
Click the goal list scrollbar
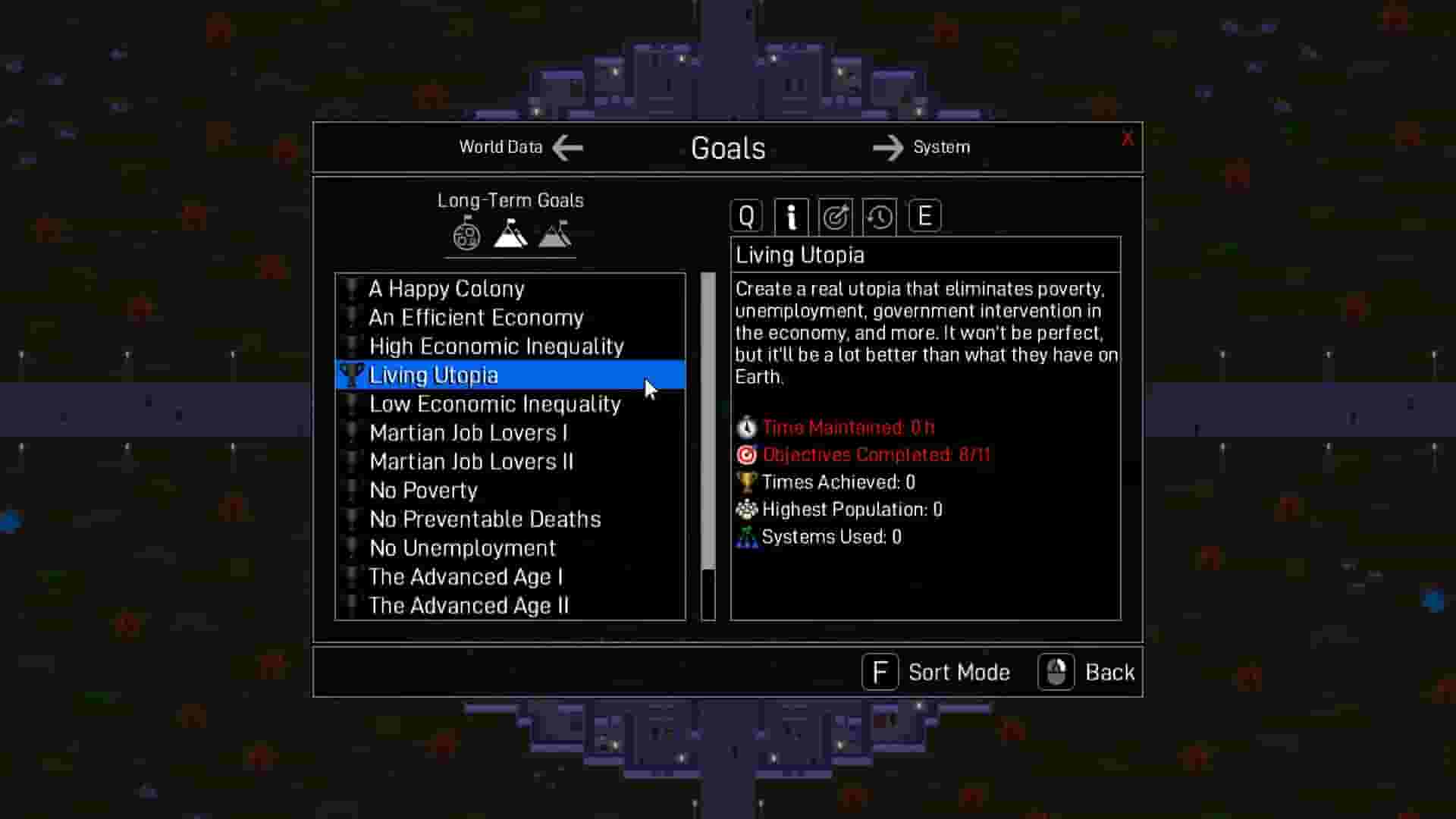point(707,425)
